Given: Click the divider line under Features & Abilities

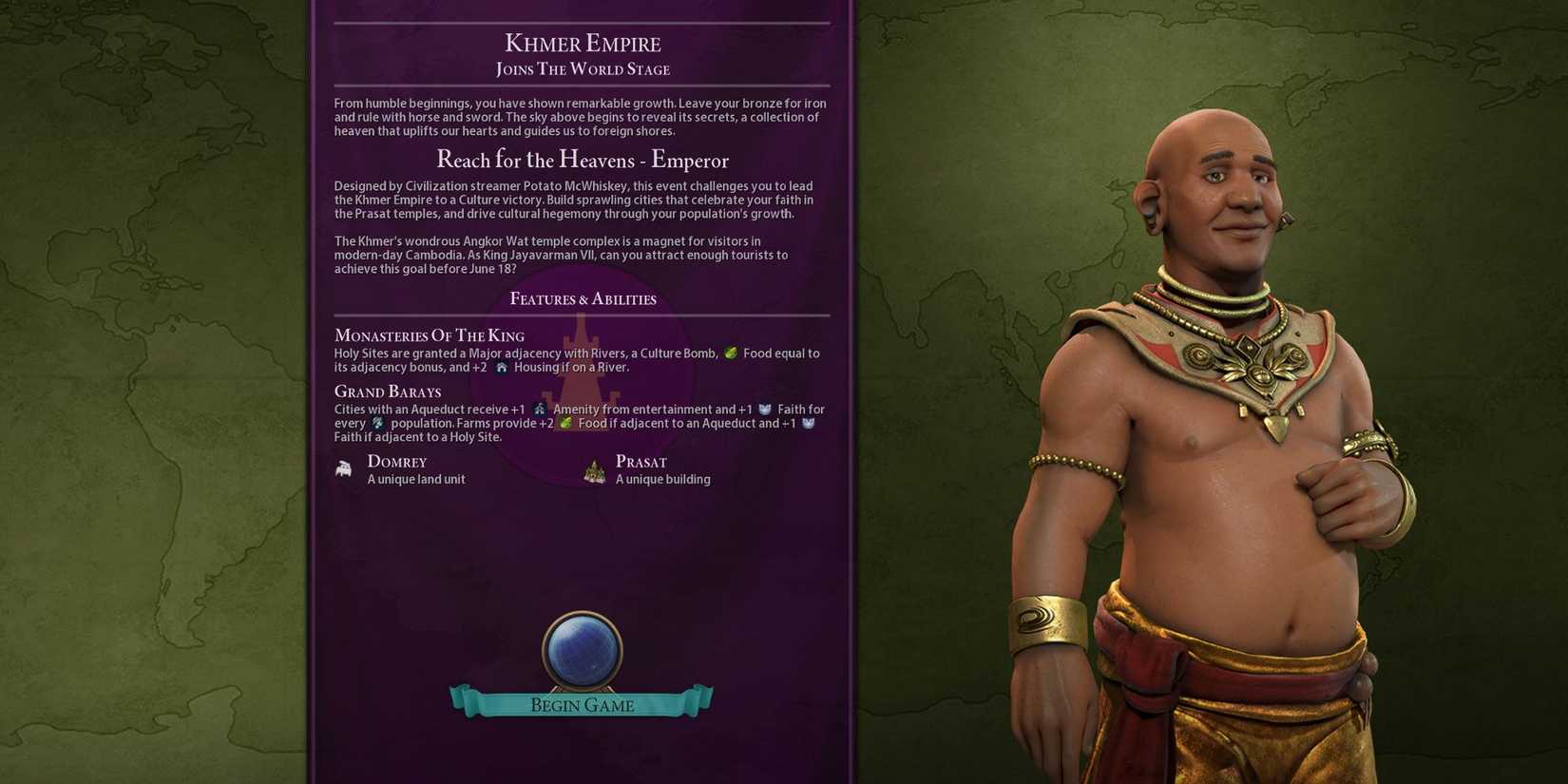Looking at the screenshot, I should pos(582,316).
